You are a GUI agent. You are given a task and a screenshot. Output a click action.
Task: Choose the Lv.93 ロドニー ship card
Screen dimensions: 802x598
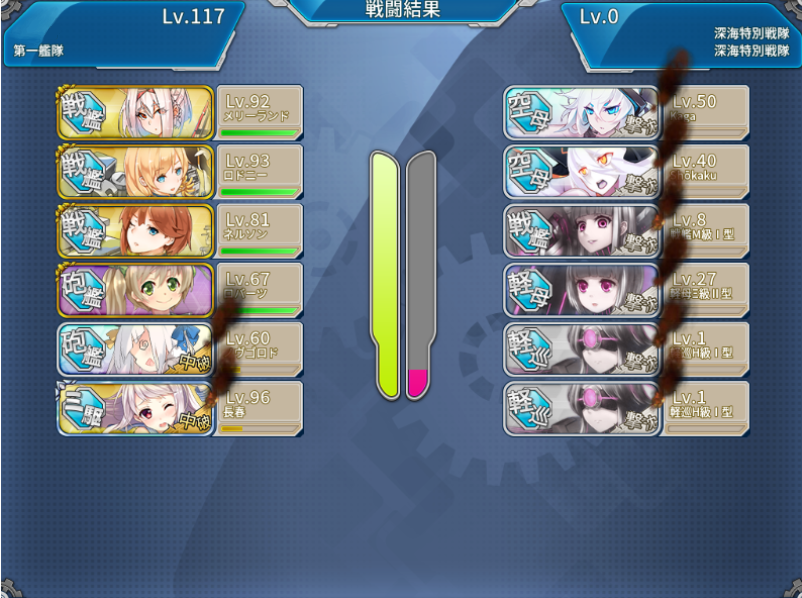pos(180,171)
